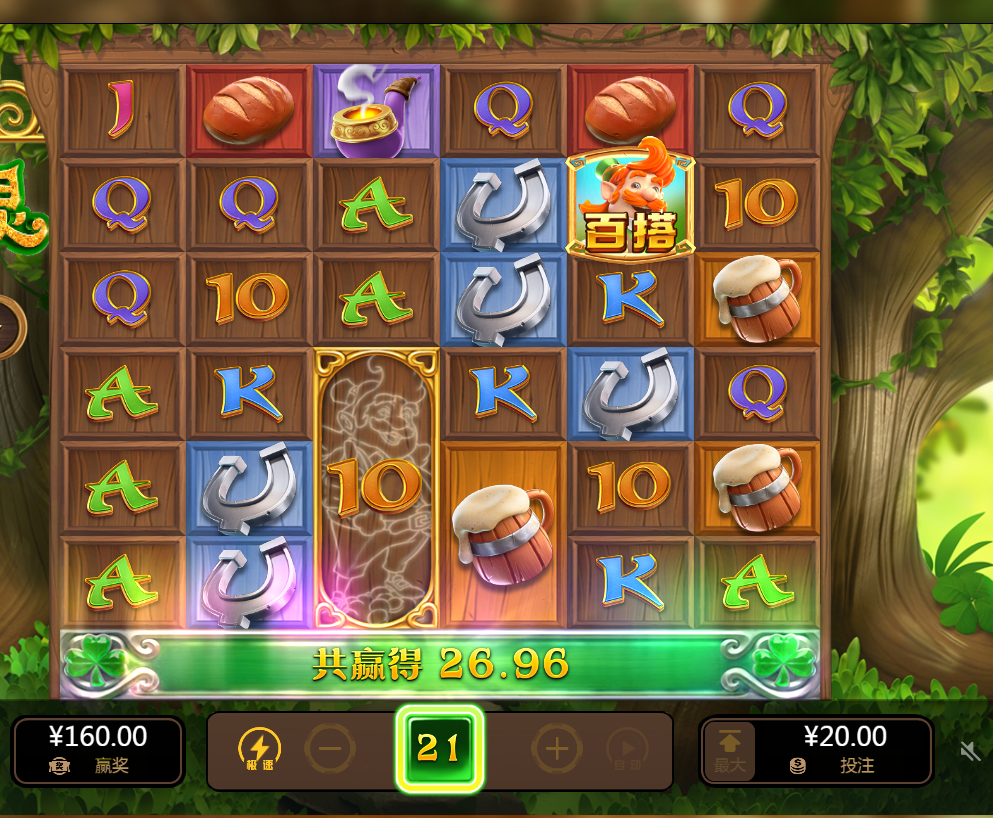
Task: Set the maximum bet with 最大
Action: (x=730, y=751)
